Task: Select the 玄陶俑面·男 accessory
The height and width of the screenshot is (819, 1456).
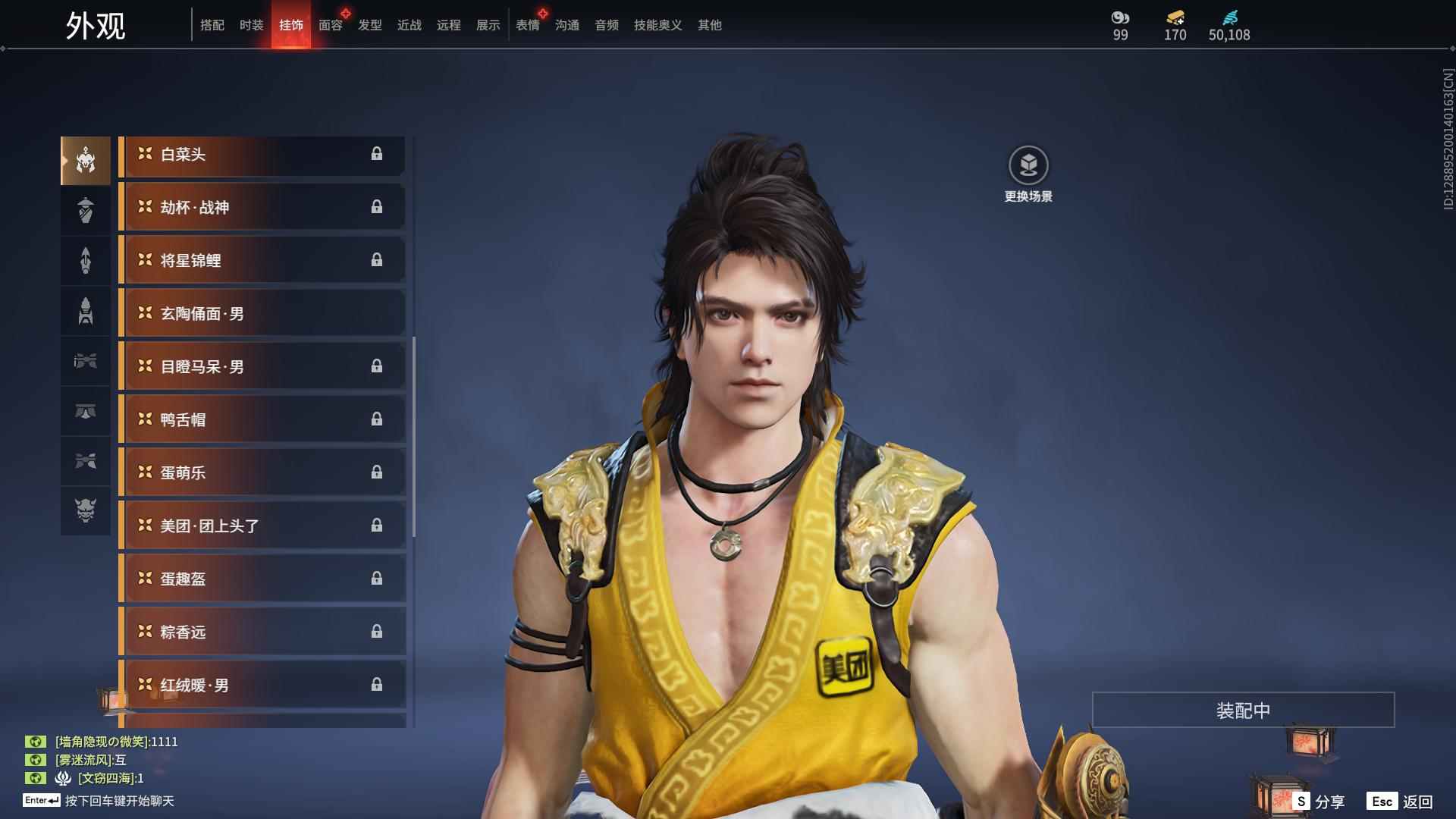Action: (262, 314)
